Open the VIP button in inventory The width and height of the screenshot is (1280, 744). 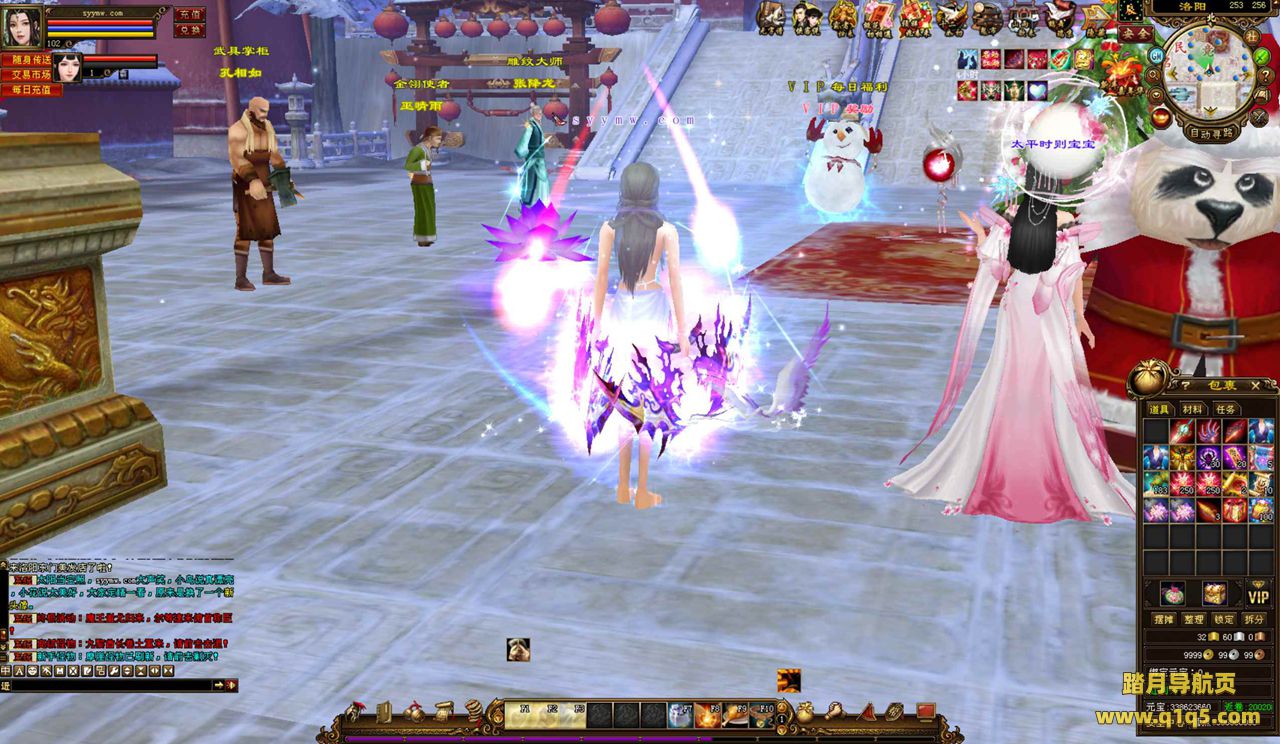coord(1257,596)
